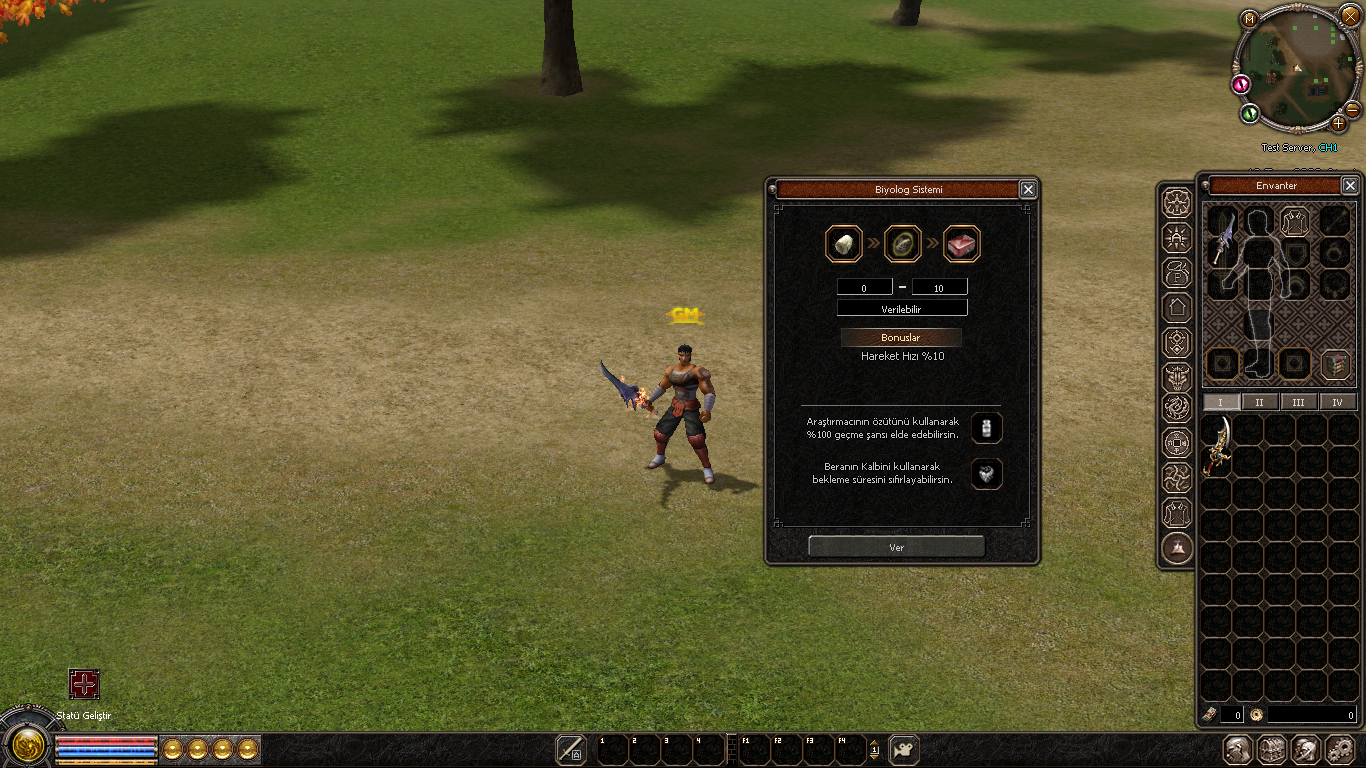Zoom out the minimap with minus button
1366x768 pixels.
pyautogui.click(x=1352, y=109)
